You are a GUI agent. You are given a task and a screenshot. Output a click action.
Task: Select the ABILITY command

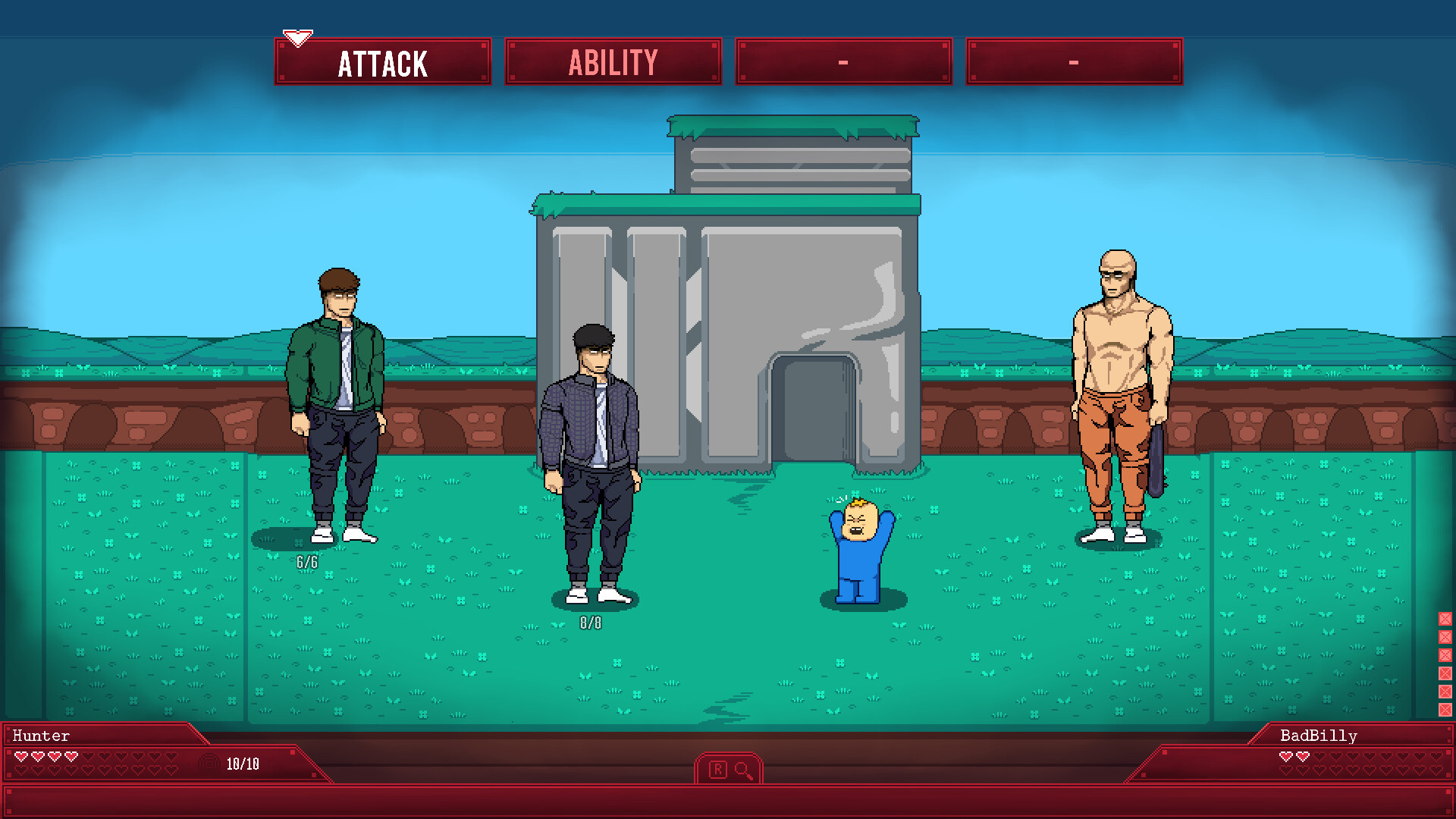(x=613, y=61)
